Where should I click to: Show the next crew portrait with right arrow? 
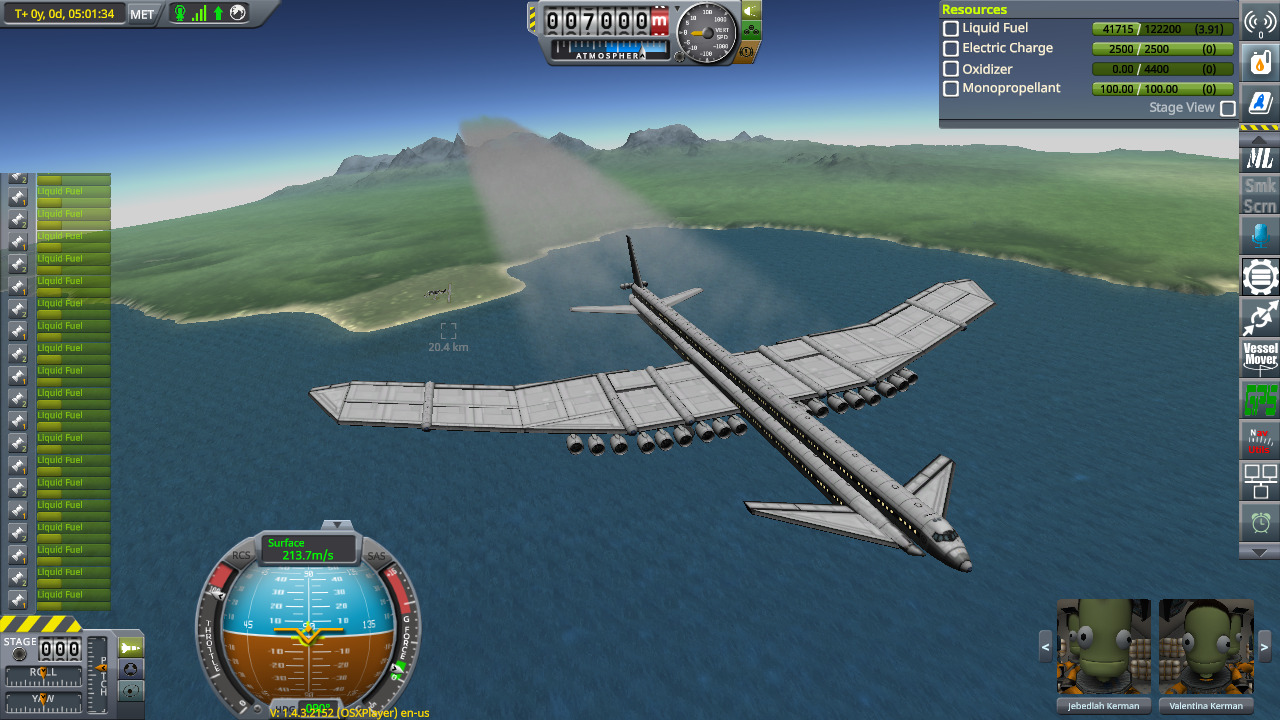click(1265, 646)
